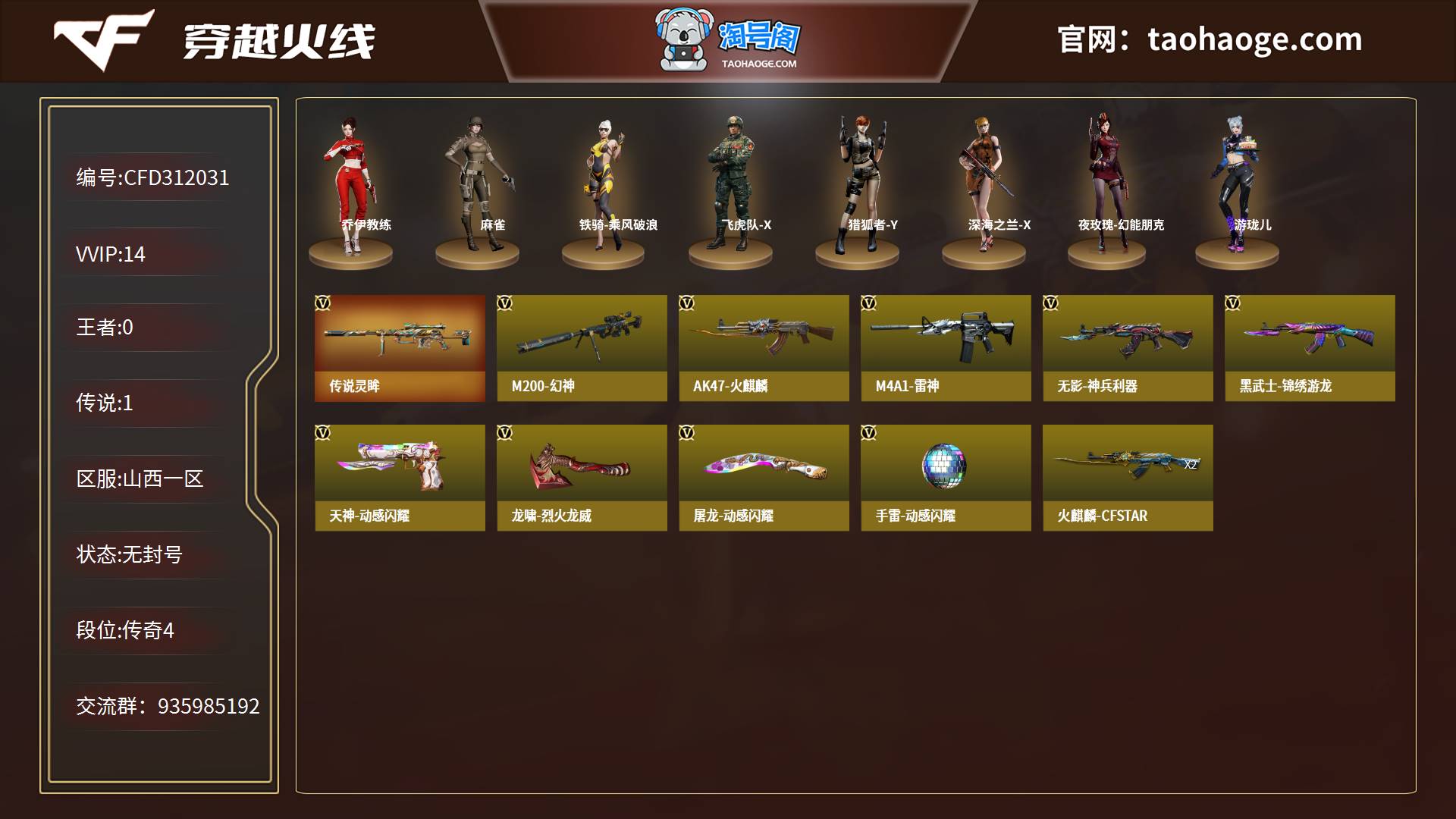
Task: Click the 火麒麟-CFSTAR weapon tile
Action: pos(1128,478)
